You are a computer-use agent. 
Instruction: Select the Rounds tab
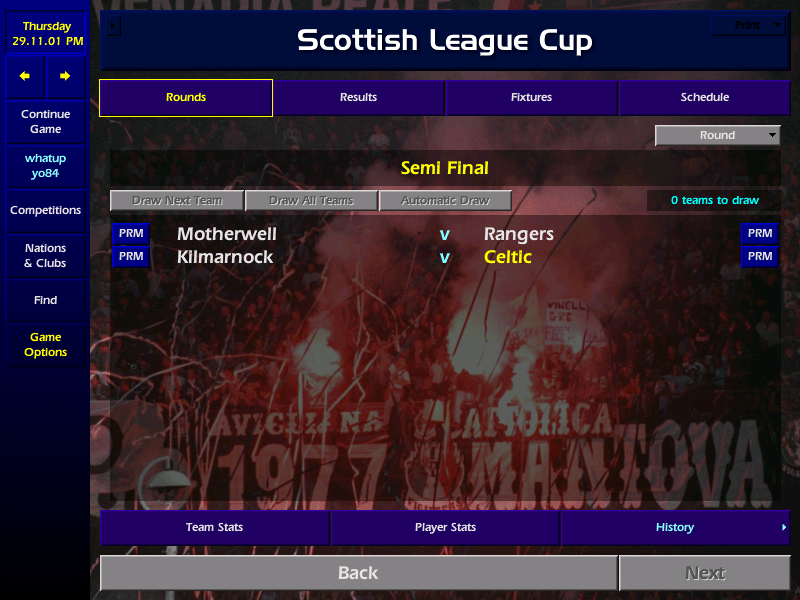pyautogui.click(x=186, y=98)
